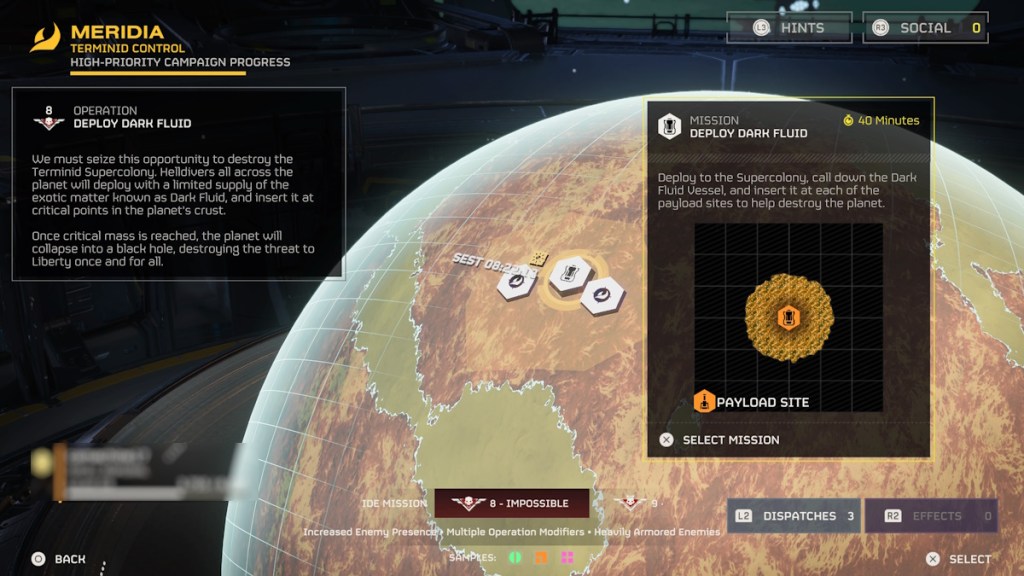Go back from the Meridia planet view
Screen dimensions: 1024x576
pyautogui.click(x=58, y=559)
